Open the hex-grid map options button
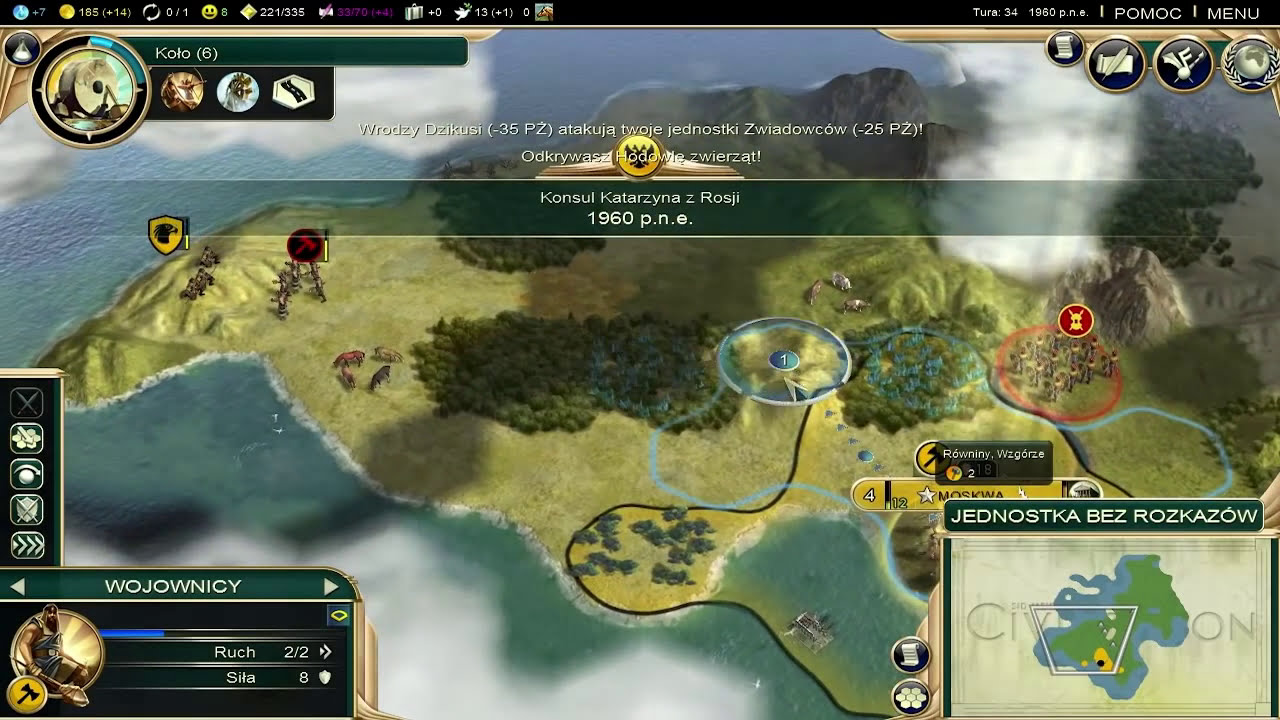The height and width of the screenshot is (720, 1280). 911,697
